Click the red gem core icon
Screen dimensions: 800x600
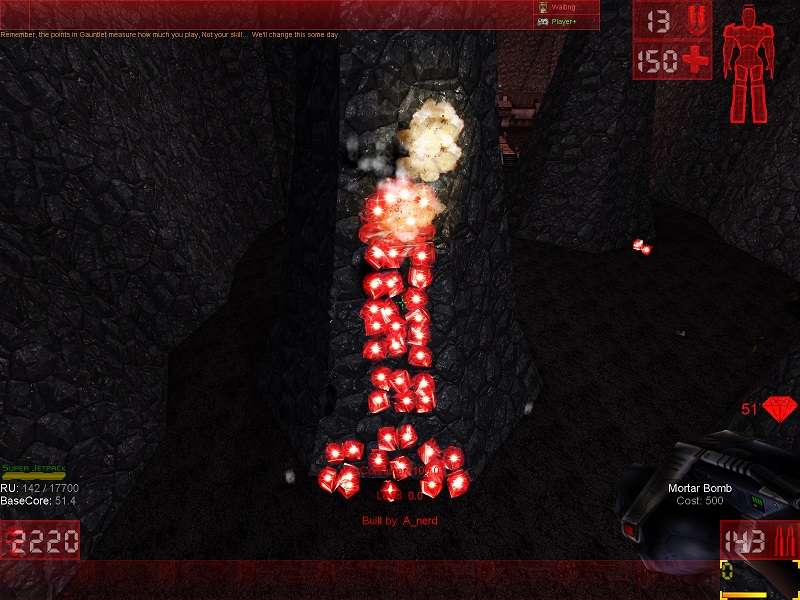coord(780,409)
